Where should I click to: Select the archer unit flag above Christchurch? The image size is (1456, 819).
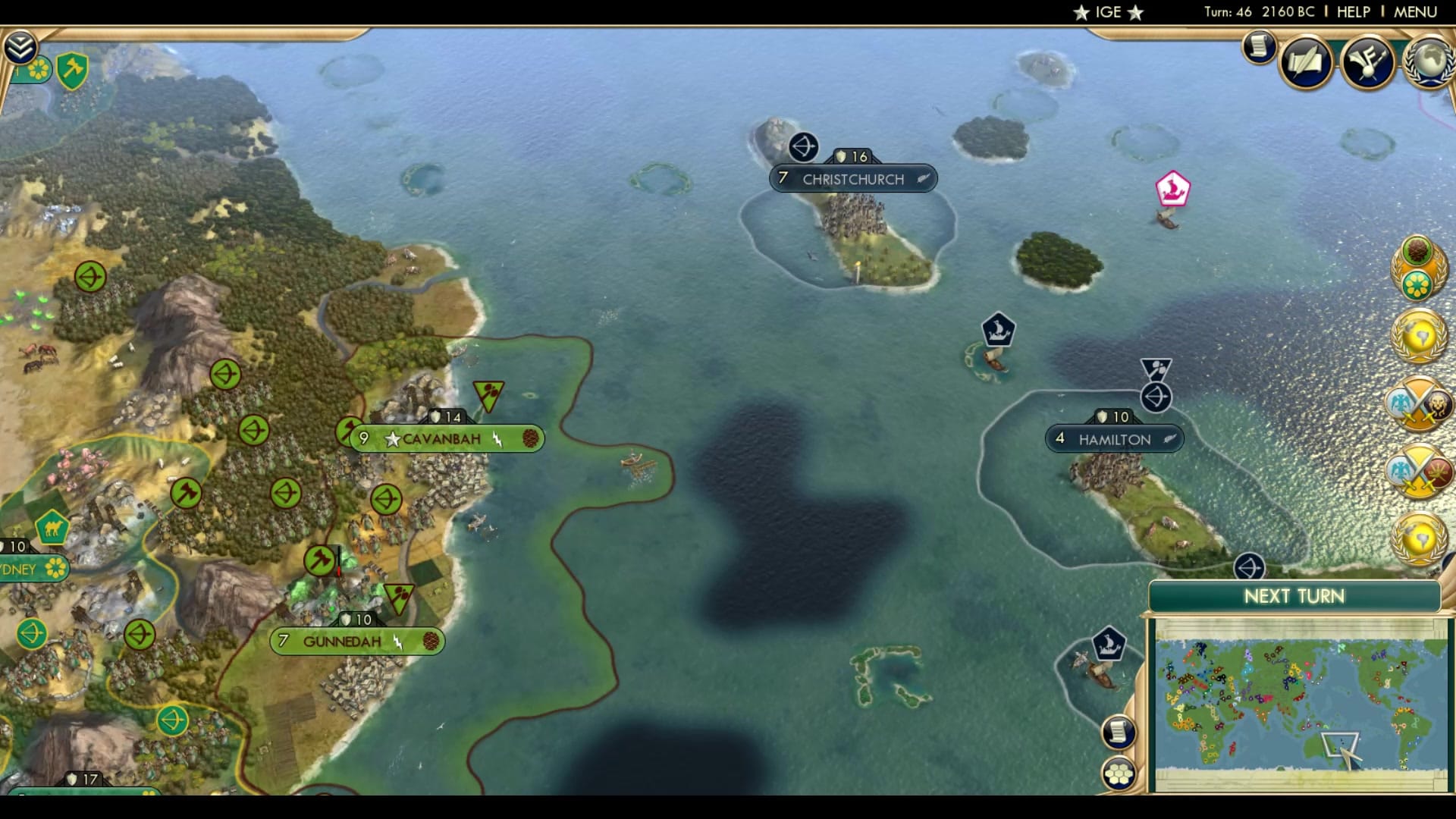pyautogui.click(x=802, y=146)
